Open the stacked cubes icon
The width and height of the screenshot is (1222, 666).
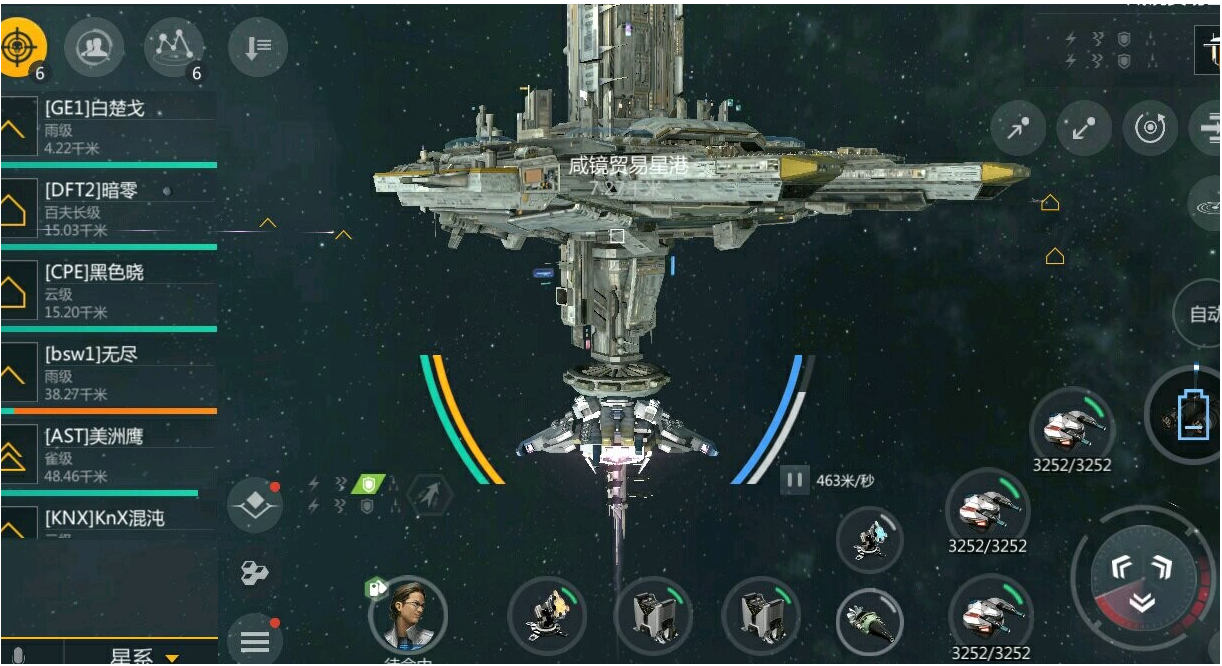coord(254,573)
